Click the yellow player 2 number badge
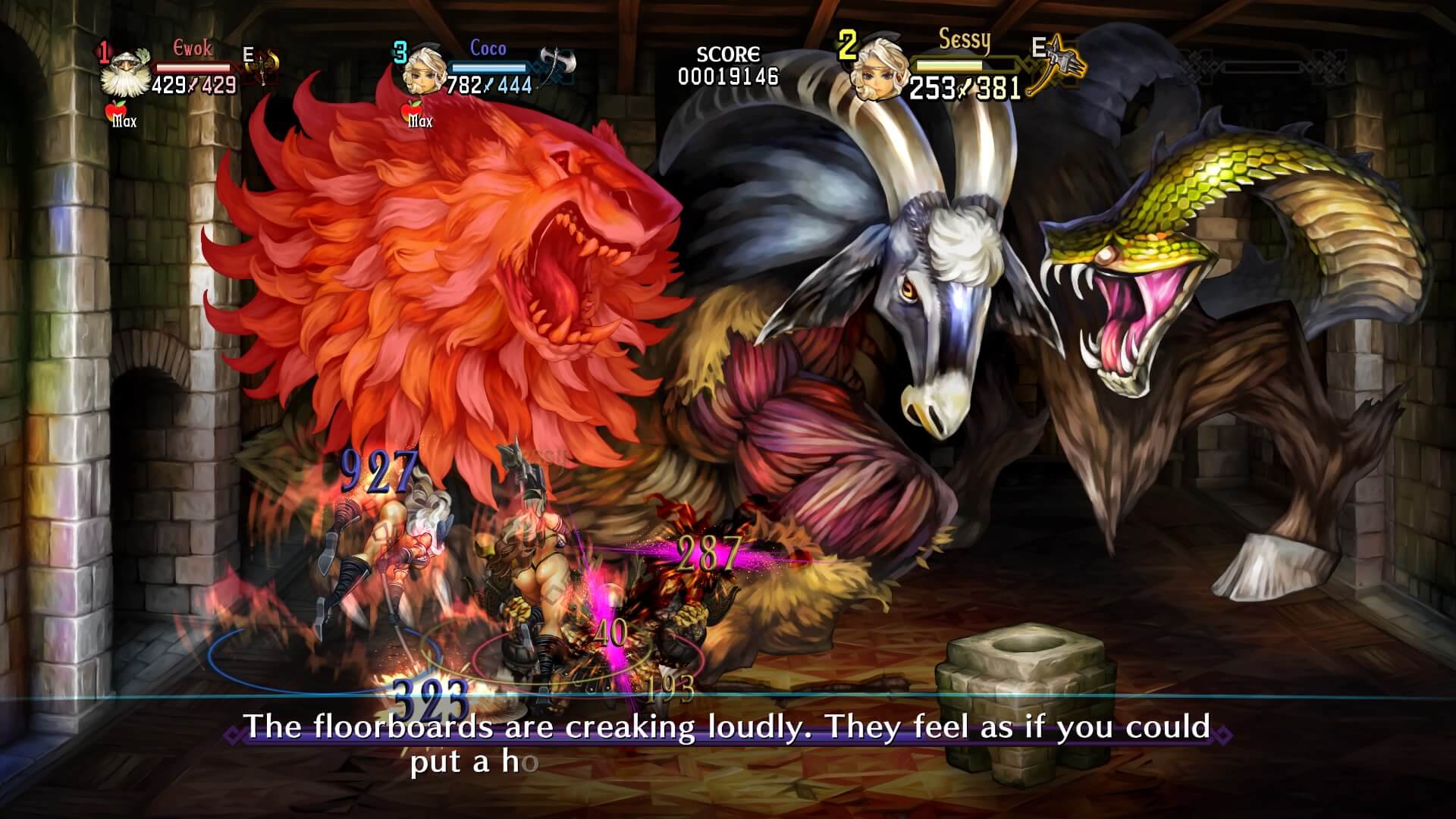The image size is (1456, 819). tap(848, 45)
